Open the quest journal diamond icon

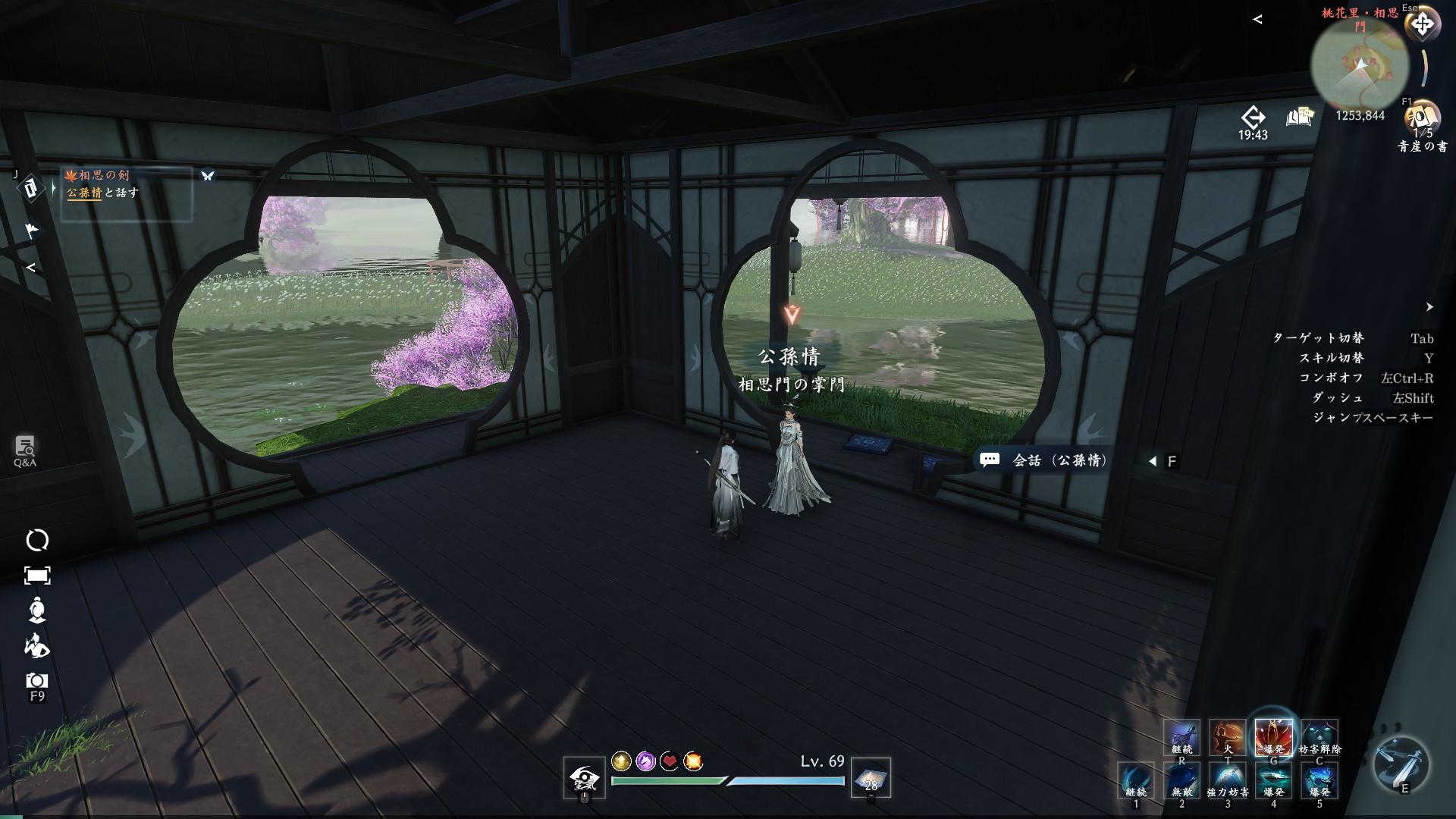(x=31, y=188)
